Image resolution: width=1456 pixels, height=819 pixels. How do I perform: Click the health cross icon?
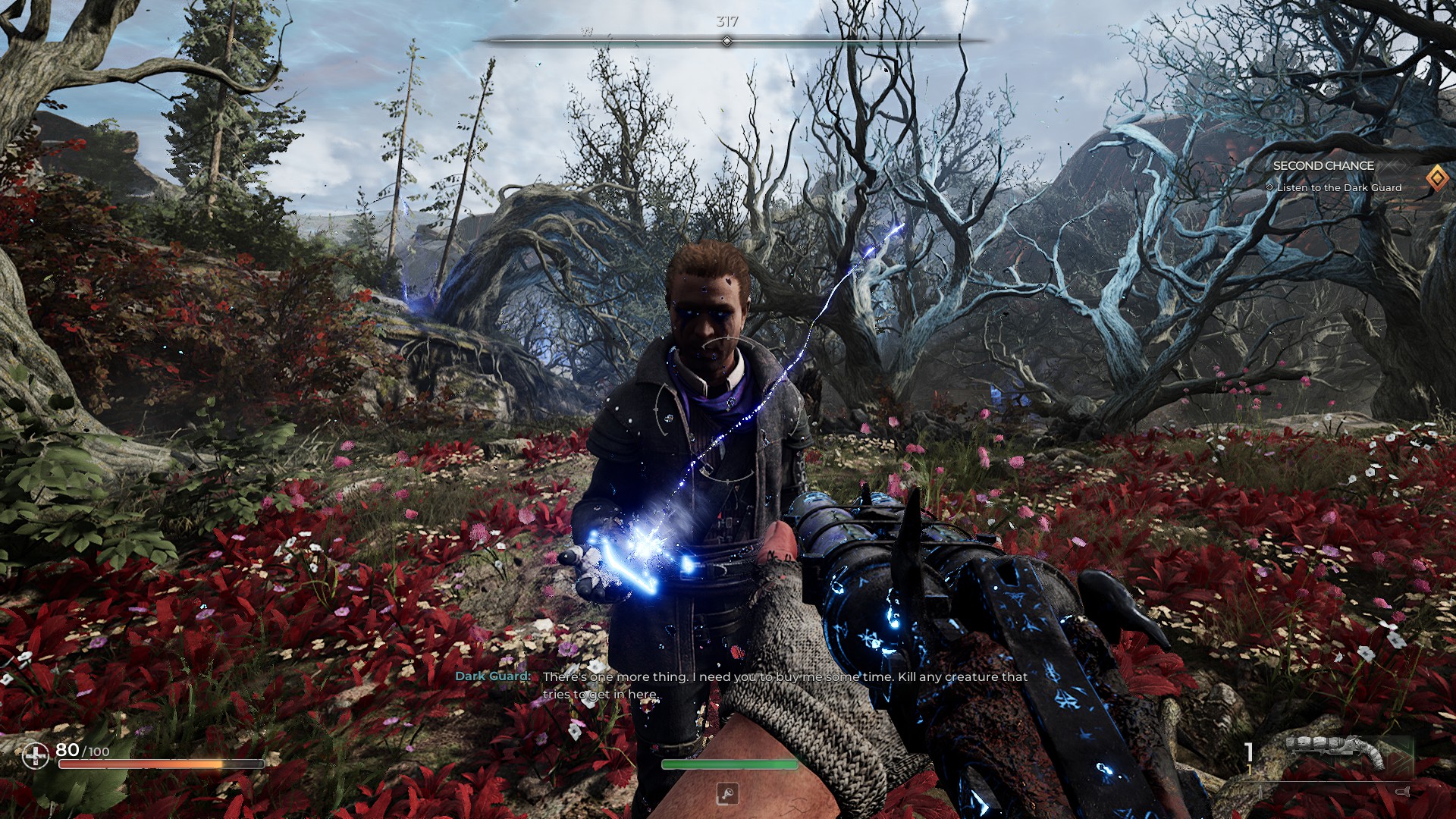pyautogui.click(x=35, y=755)
